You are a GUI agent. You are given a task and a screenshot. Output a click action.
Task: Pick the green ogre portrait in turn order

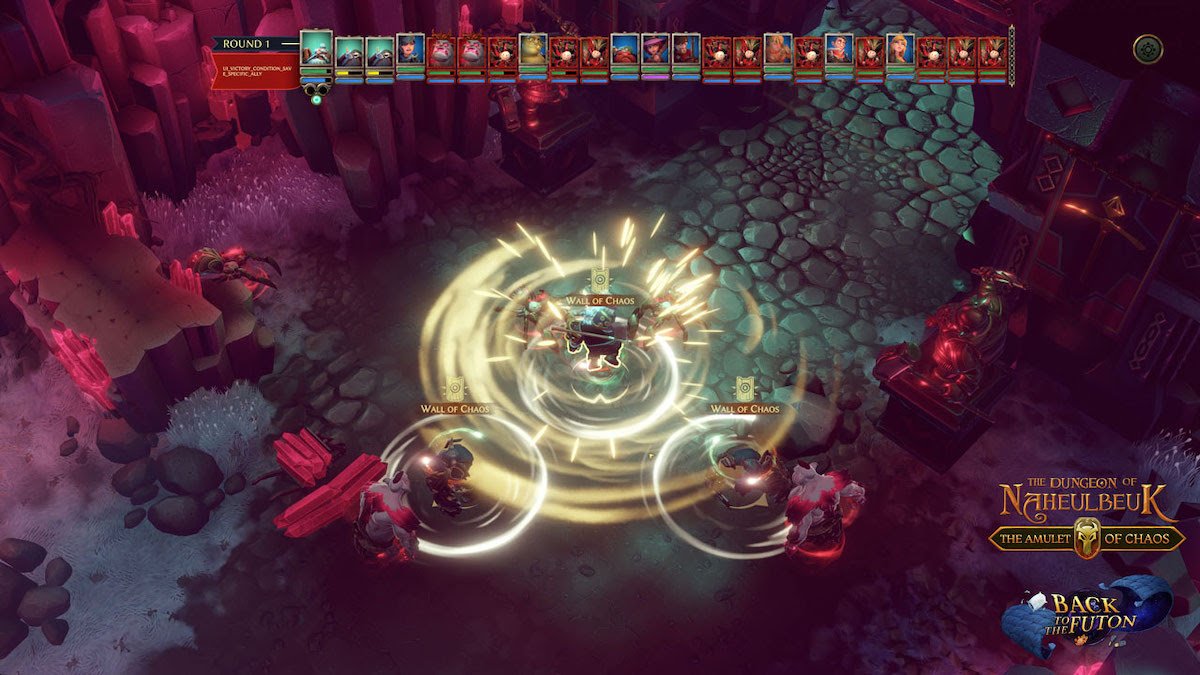point(533,50)
